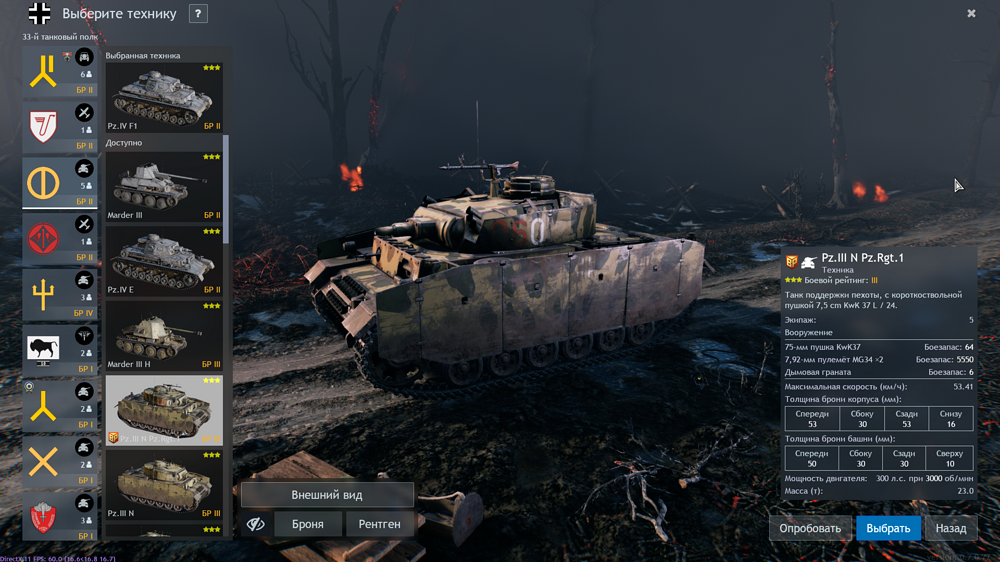
Task: Show the Броня armor view
Action: pos(307,524)
